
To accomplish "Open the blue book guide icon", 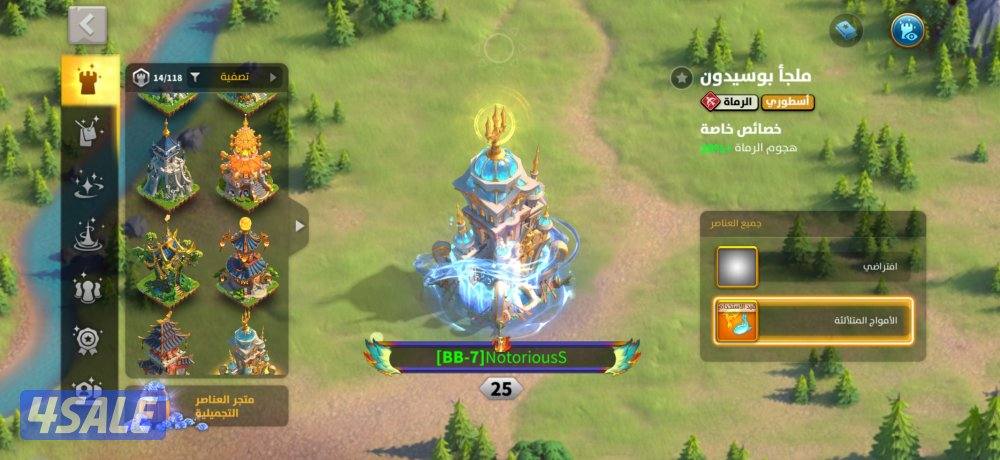I will click(x=846, y=30).
